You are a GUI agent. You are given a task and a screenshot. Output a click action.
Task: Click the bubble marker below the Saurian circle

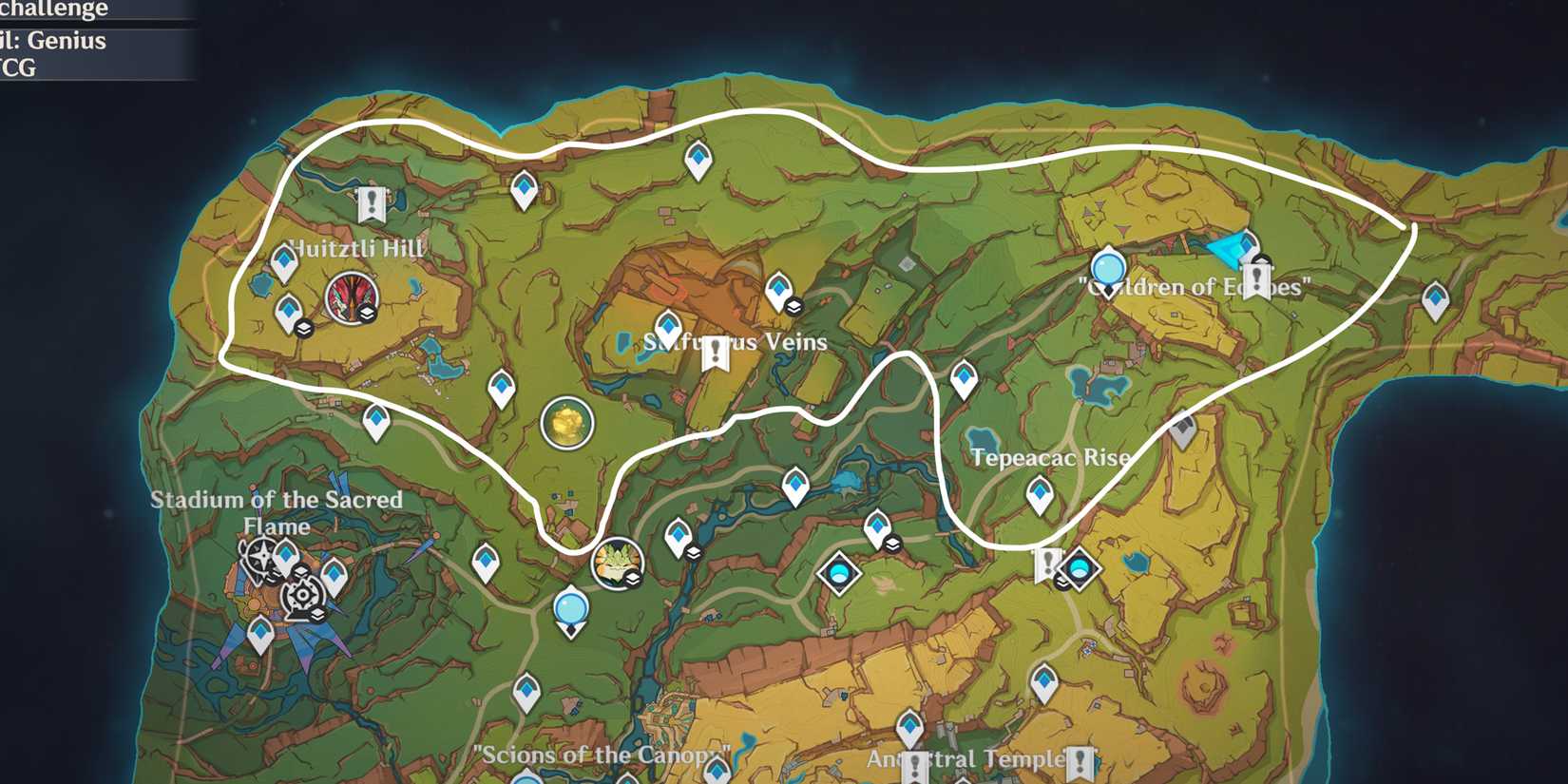(570, 606)
